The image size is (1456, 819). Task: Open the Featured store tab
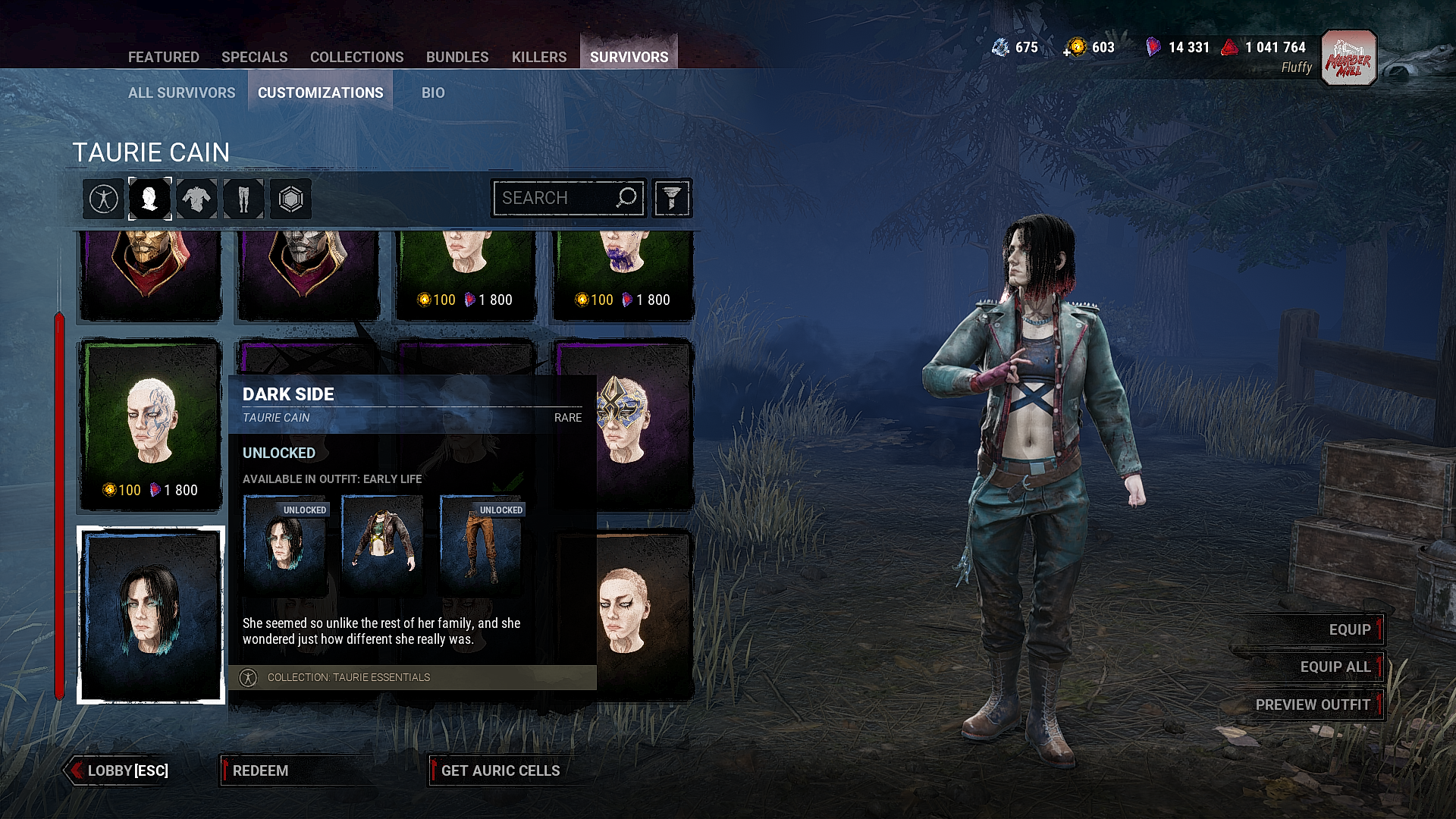[x=163, y=57]
